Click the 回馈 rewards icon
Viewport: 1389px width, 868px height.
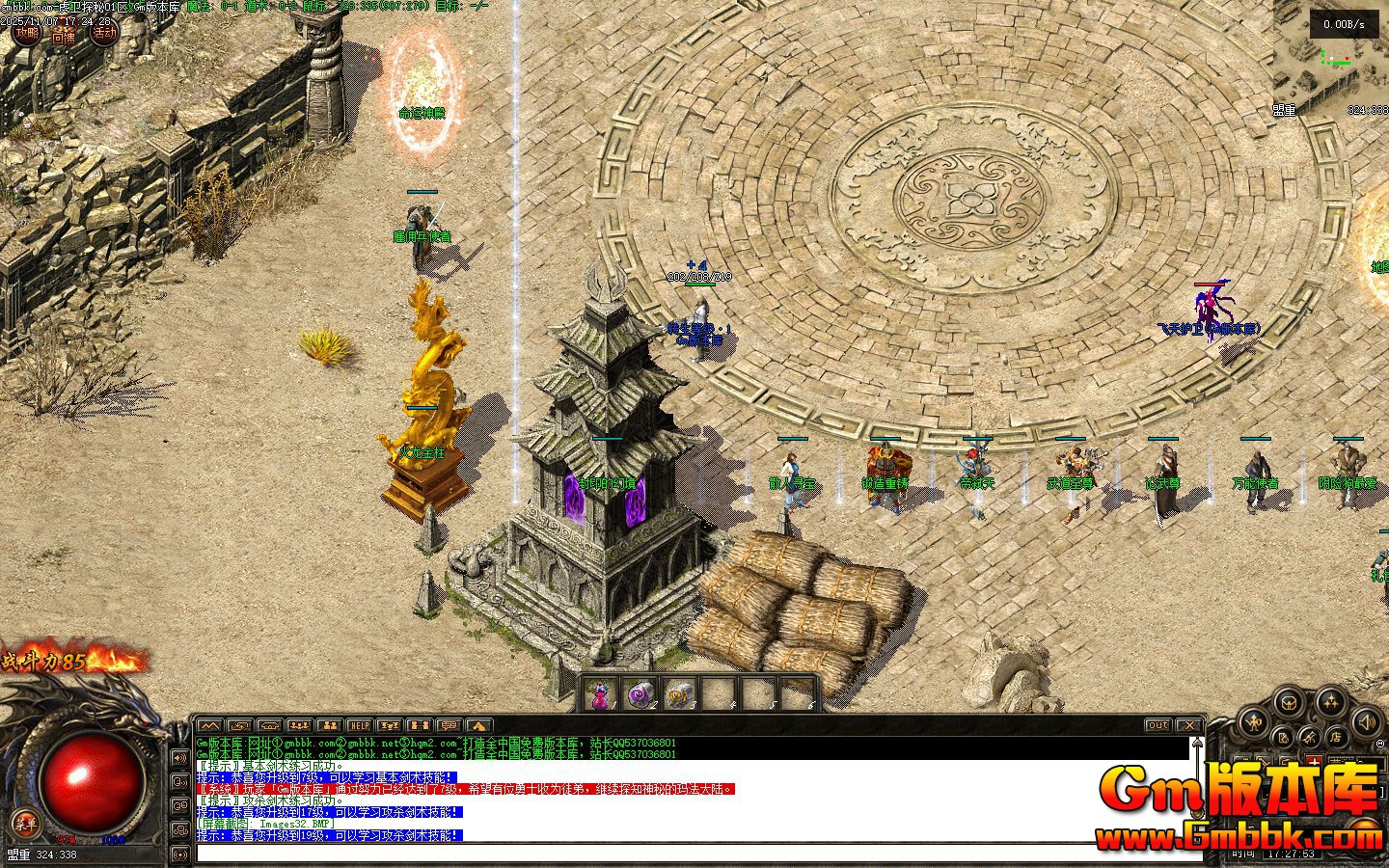coord(64,36)
